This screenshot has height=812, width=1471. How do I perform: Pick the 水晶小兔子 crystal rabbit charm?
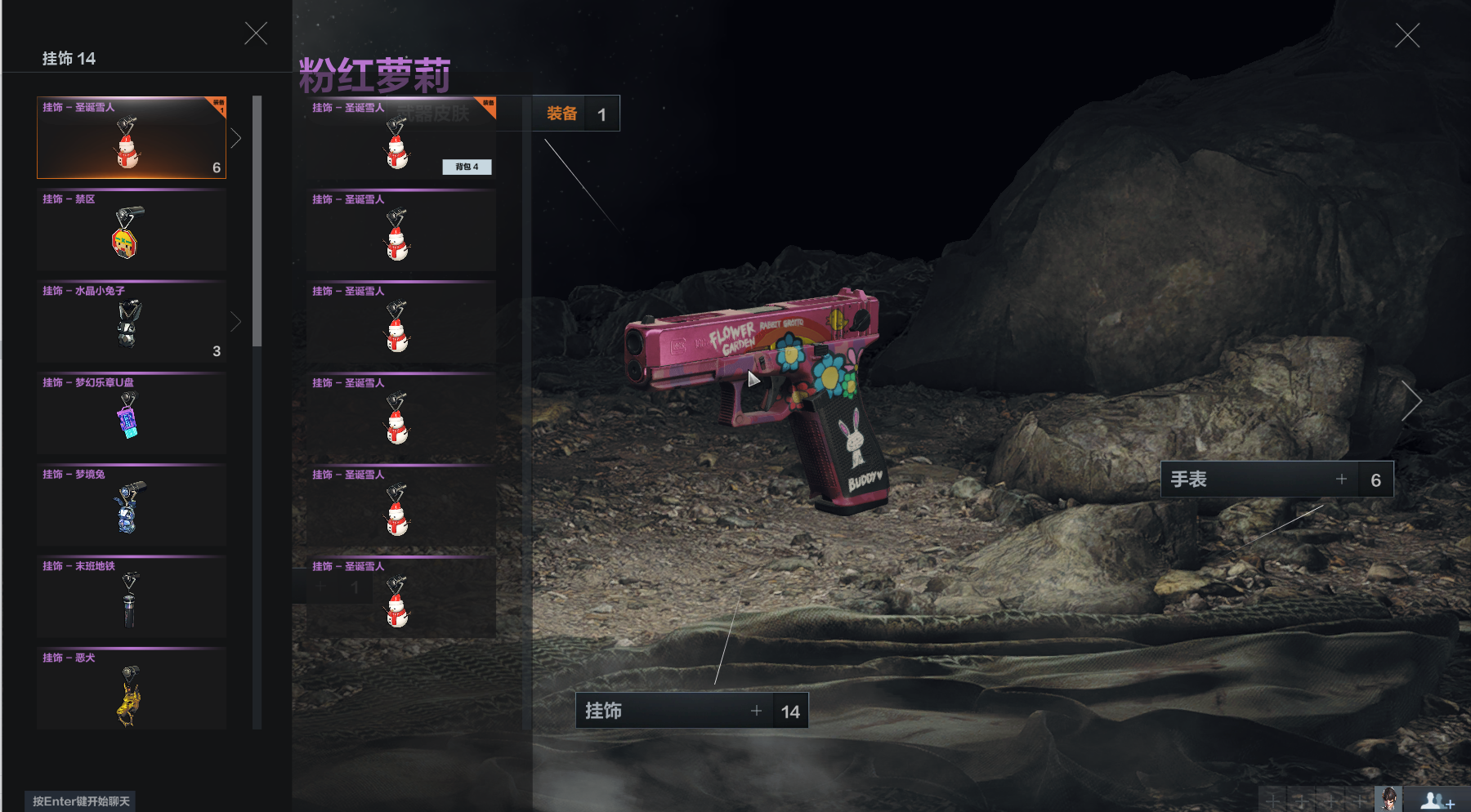[131, 322]
